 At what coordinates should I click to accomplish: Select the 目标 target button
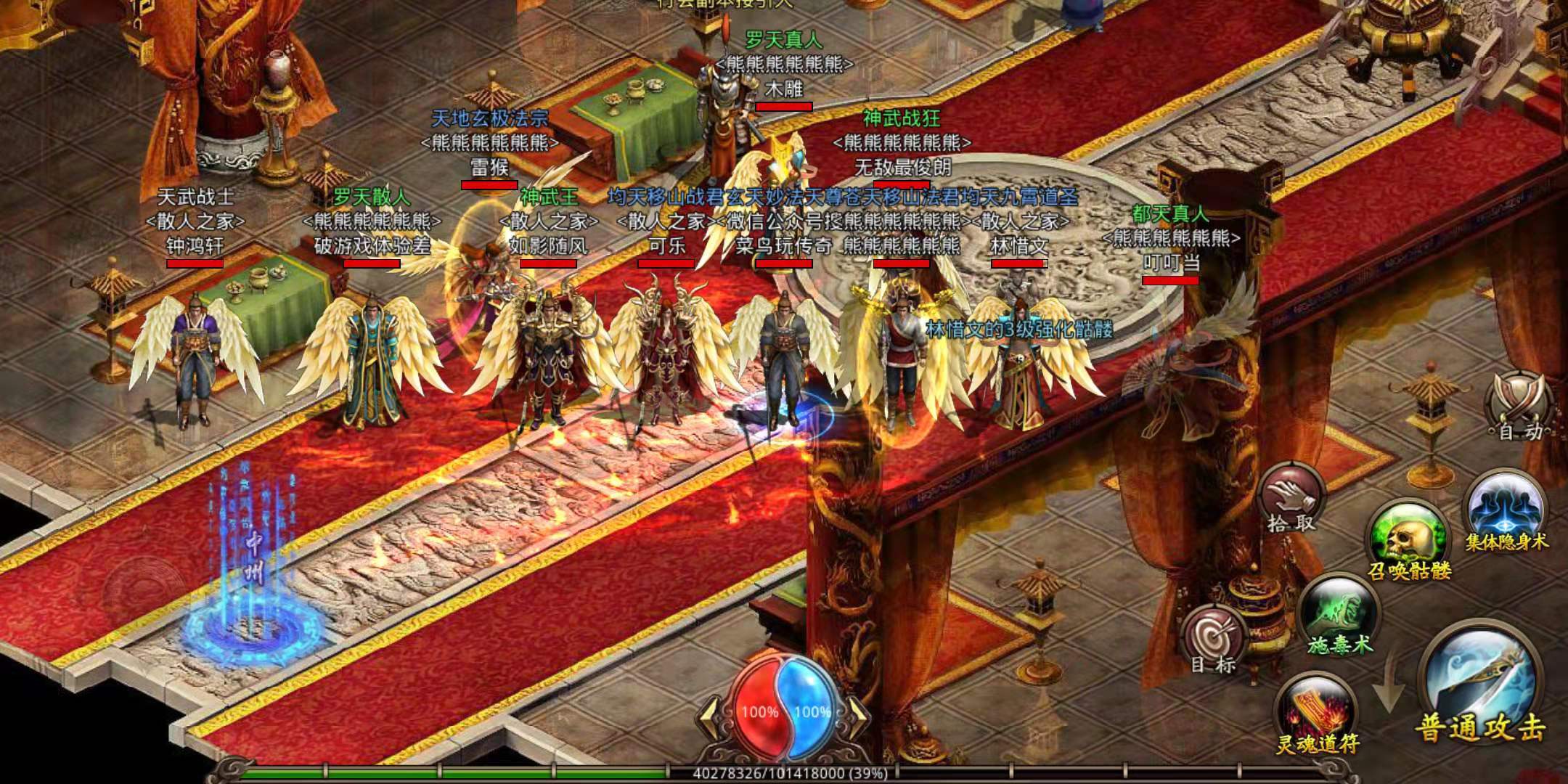pos(1214,639)
